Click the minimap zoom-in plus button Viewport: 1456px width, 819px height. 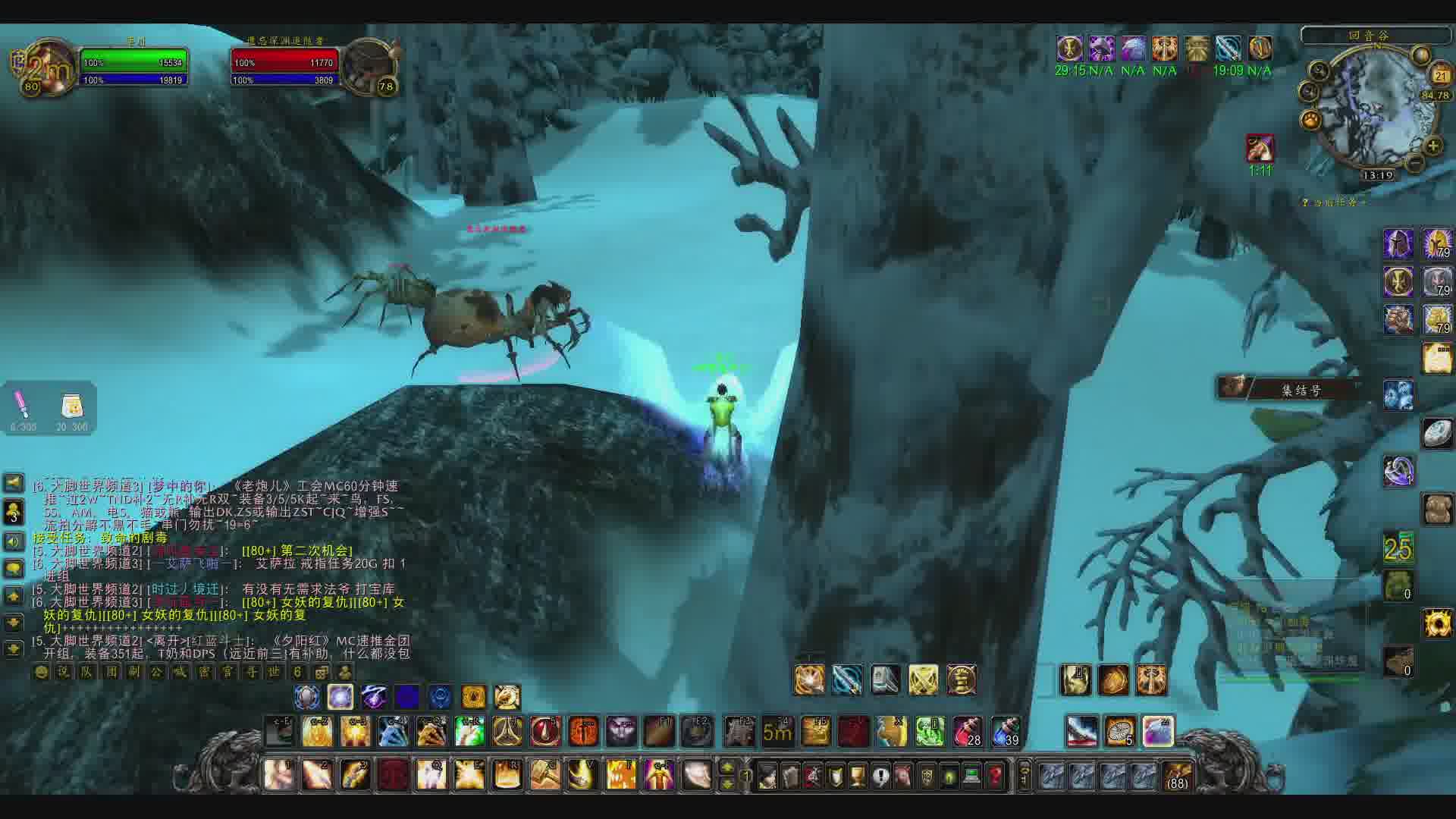1432,146
